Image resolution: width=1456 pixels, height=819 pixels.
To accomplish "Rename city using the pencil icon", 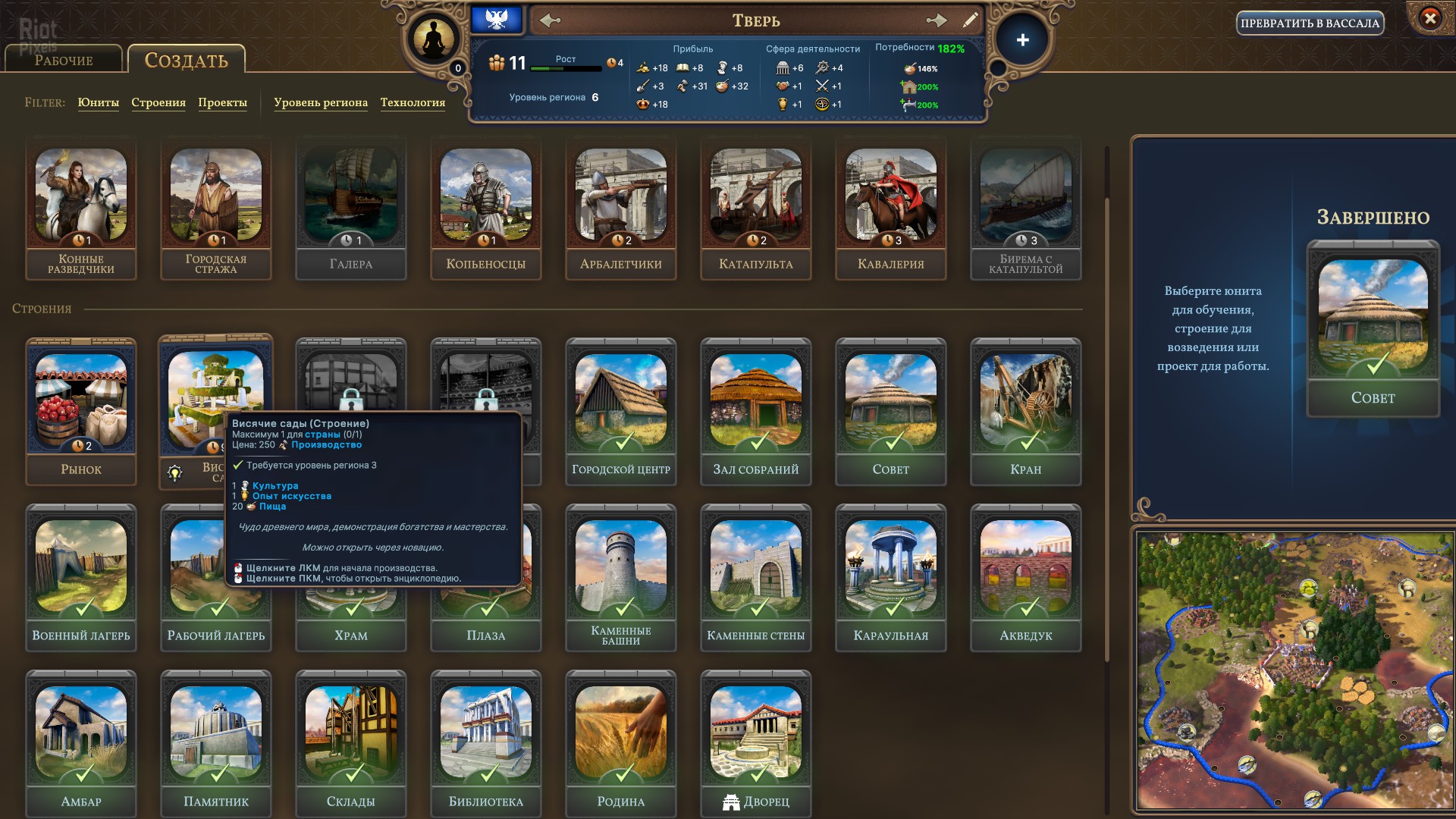I will click(x=970, y=20).
